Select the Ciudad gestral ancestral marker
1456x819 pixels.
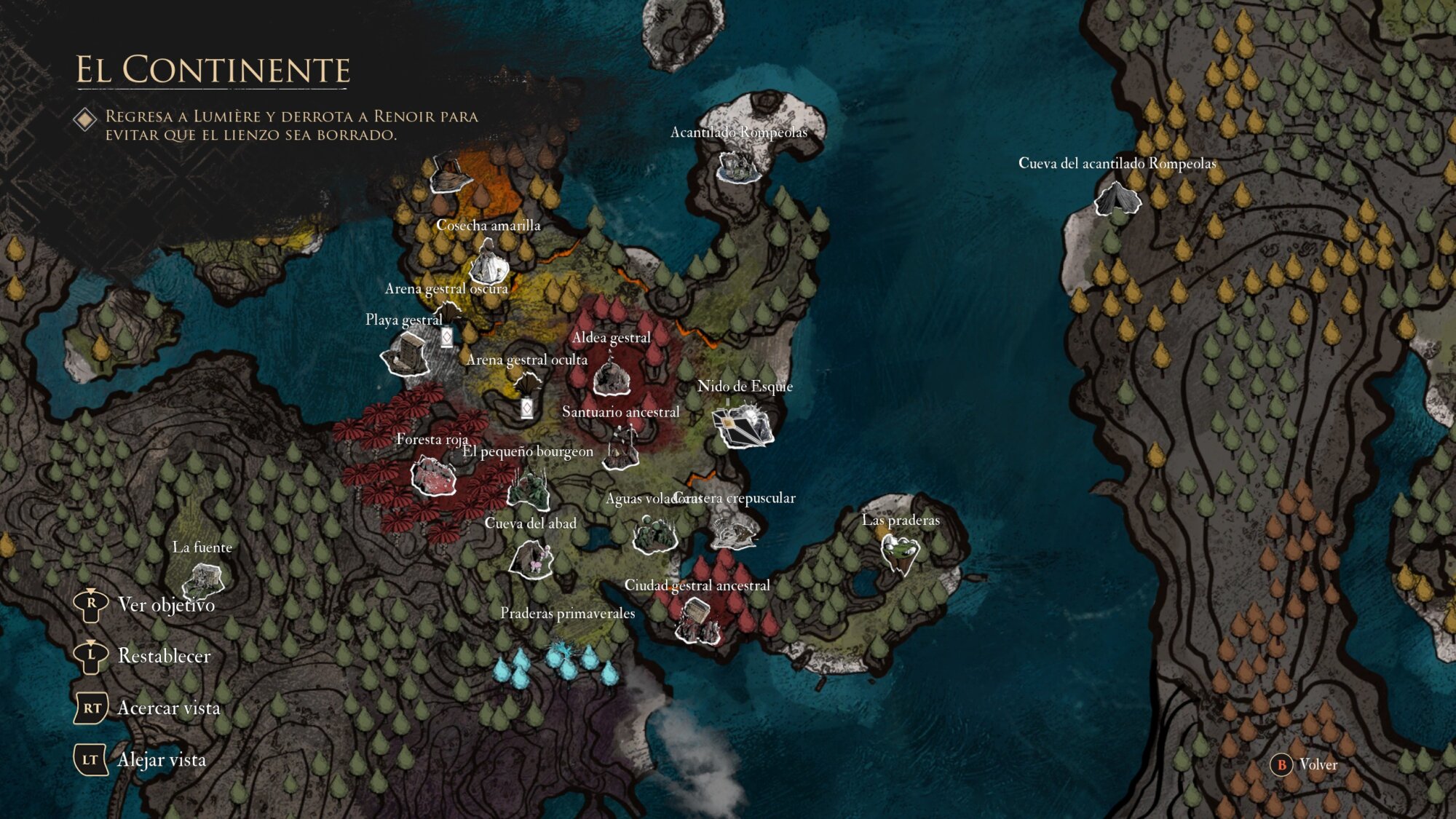[697, 620]
